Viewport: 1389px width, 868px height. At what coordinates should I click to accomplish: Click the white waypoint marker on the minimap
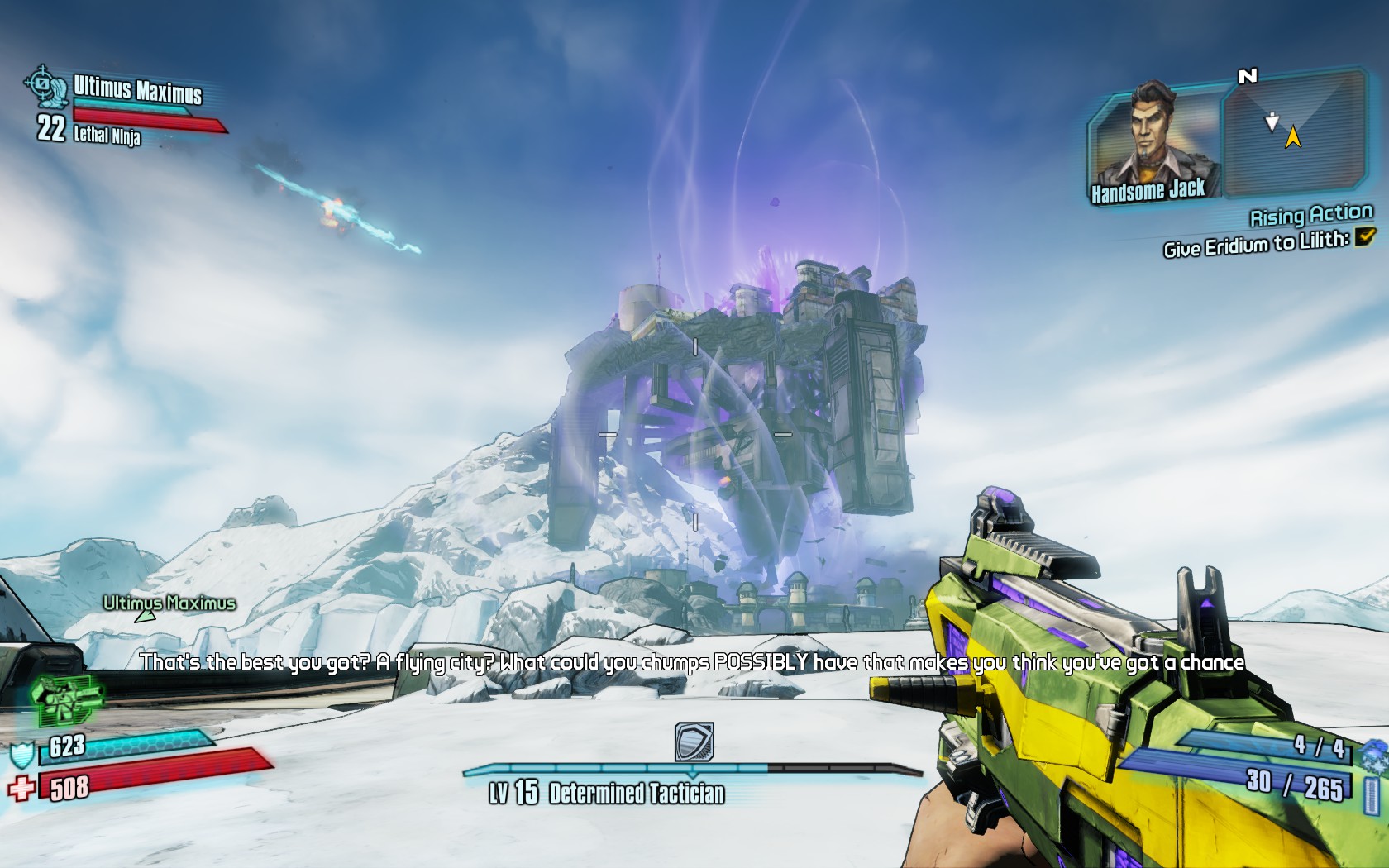(1272, 123)
